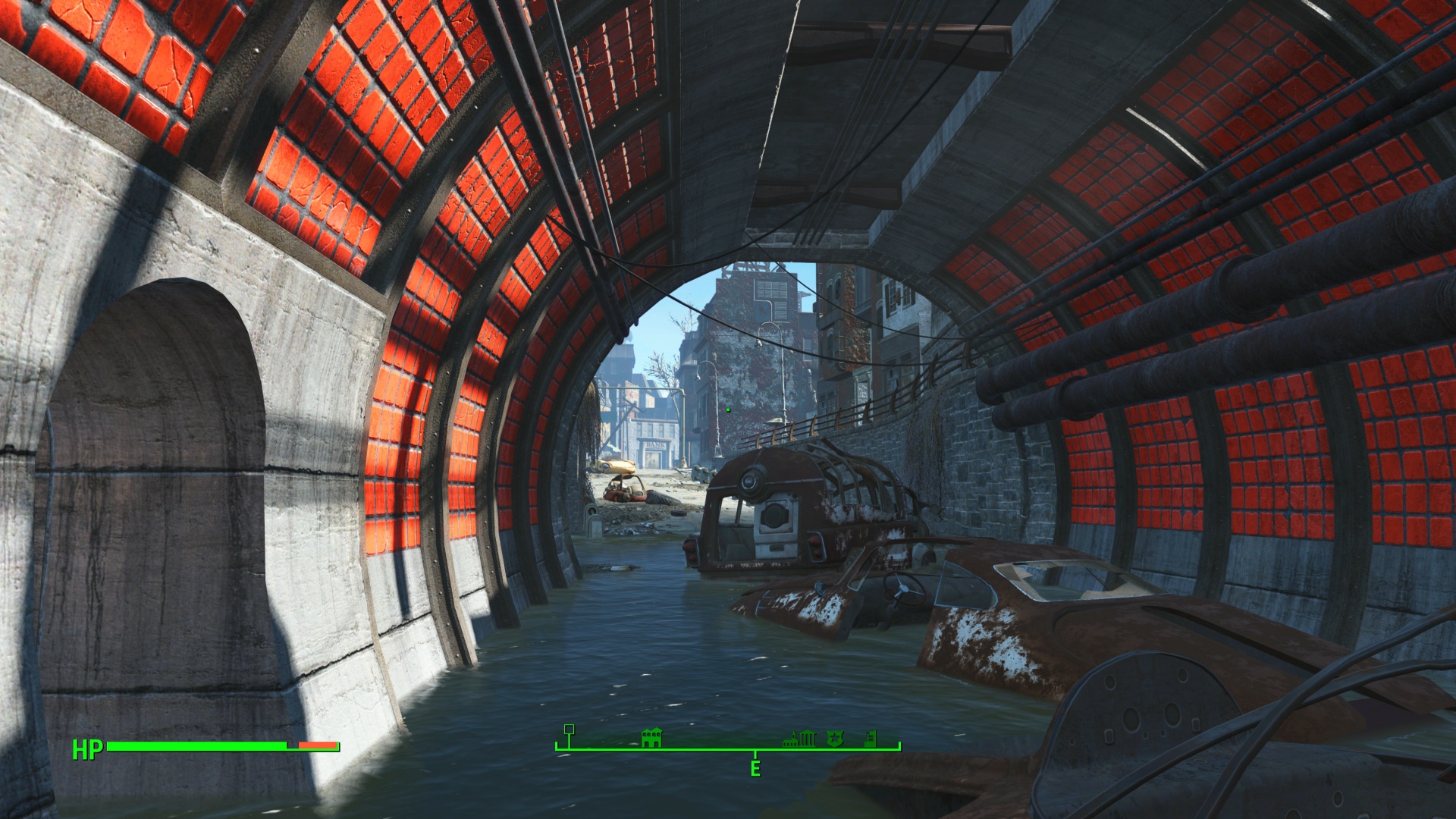
Task: Click the twin-house marker on the compass
Action: tap(651, 738)
